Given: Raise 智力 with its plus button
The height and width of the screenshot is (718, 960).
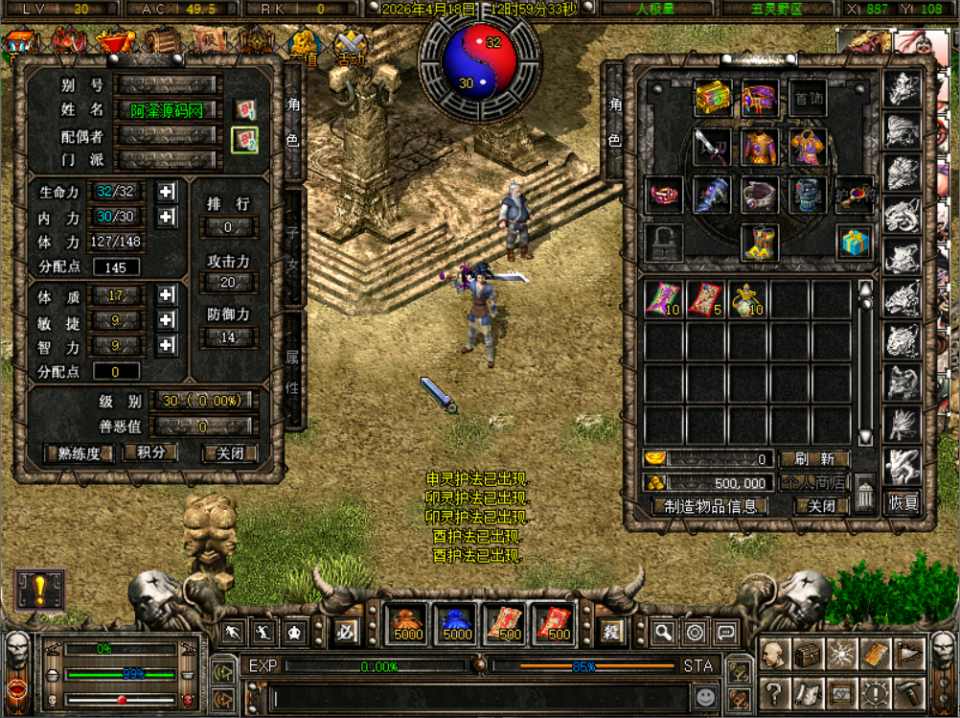Looking at the screenshot, I should (167, 346).
